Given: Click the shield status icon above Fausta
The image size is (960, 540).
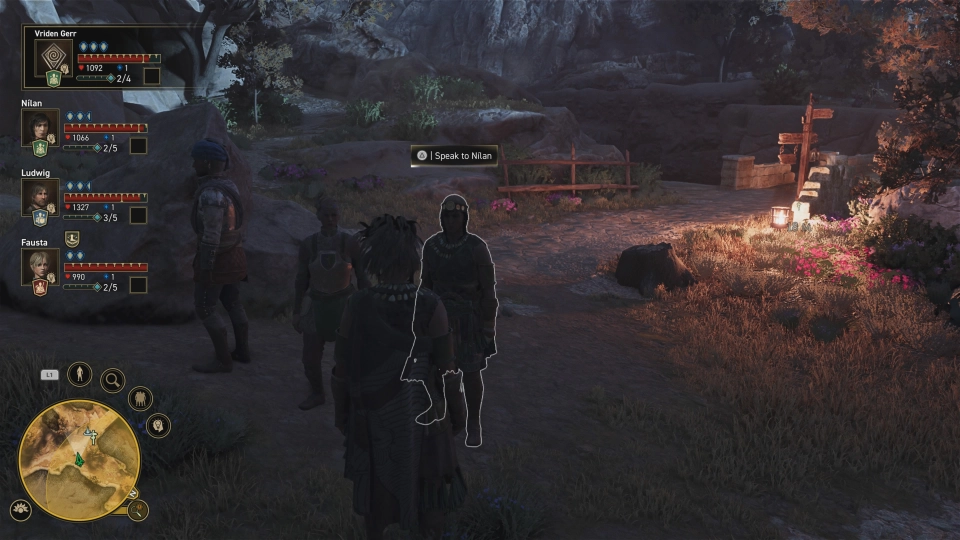Looking at the screenshot, I should (x=72, y=238).
